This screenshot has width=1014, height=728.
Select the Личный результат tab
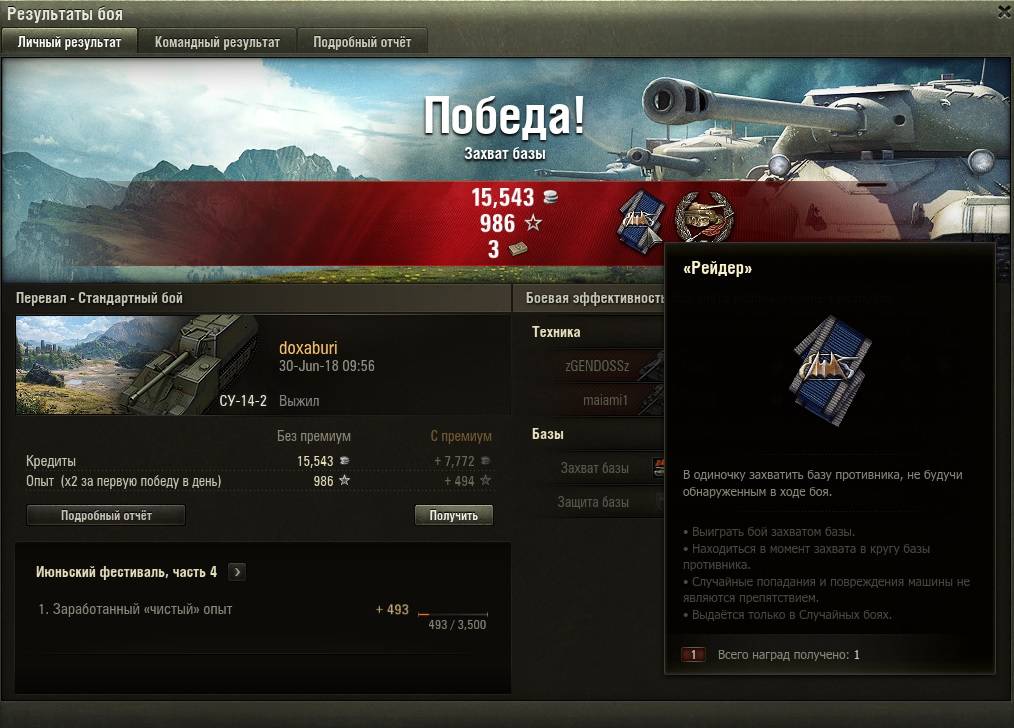tap(69, 42)
